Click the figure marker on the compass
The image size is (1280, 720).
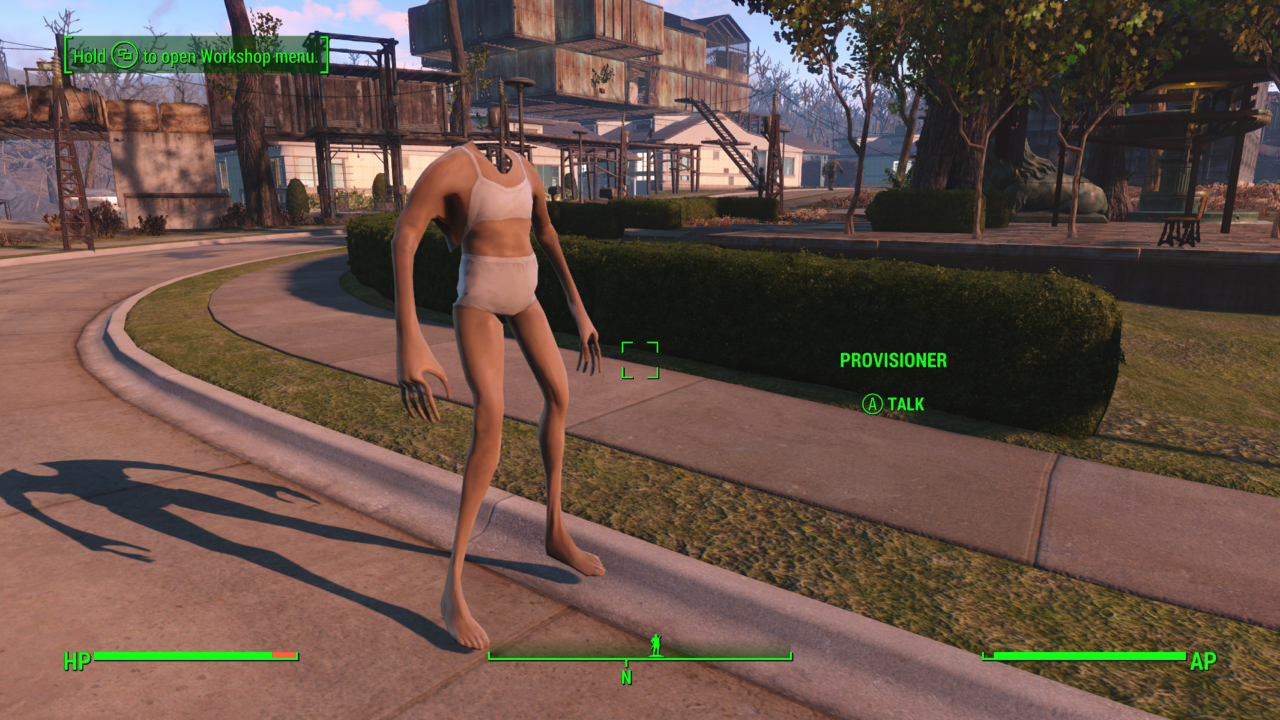pos(656,645)
